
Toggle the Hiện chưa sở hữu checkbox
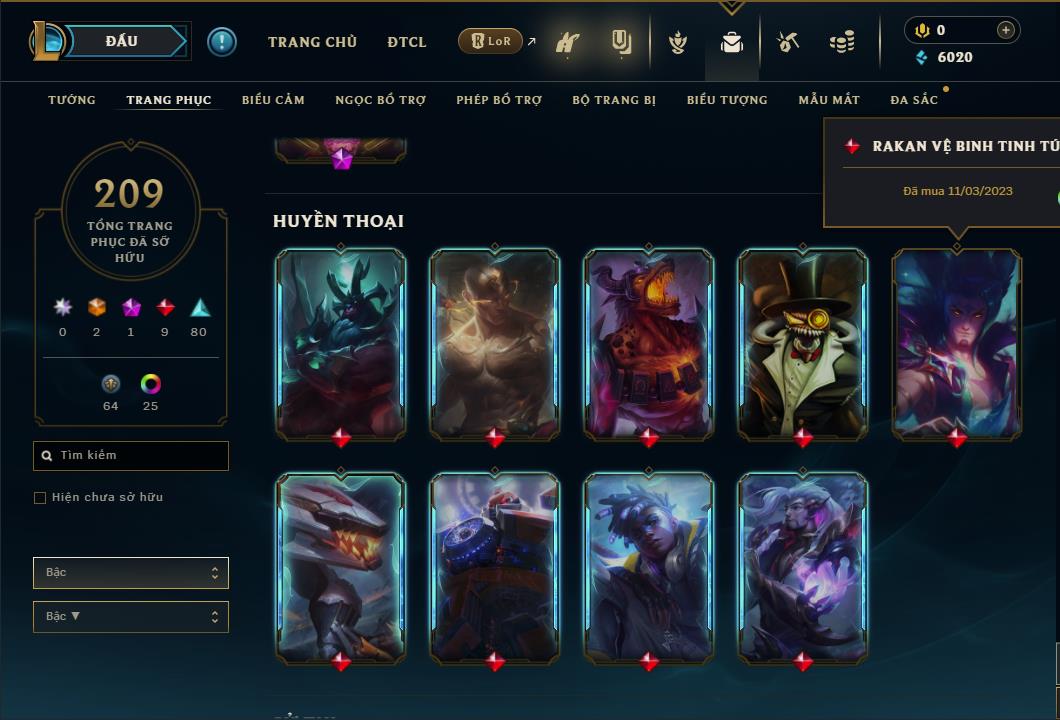point(40,498)
